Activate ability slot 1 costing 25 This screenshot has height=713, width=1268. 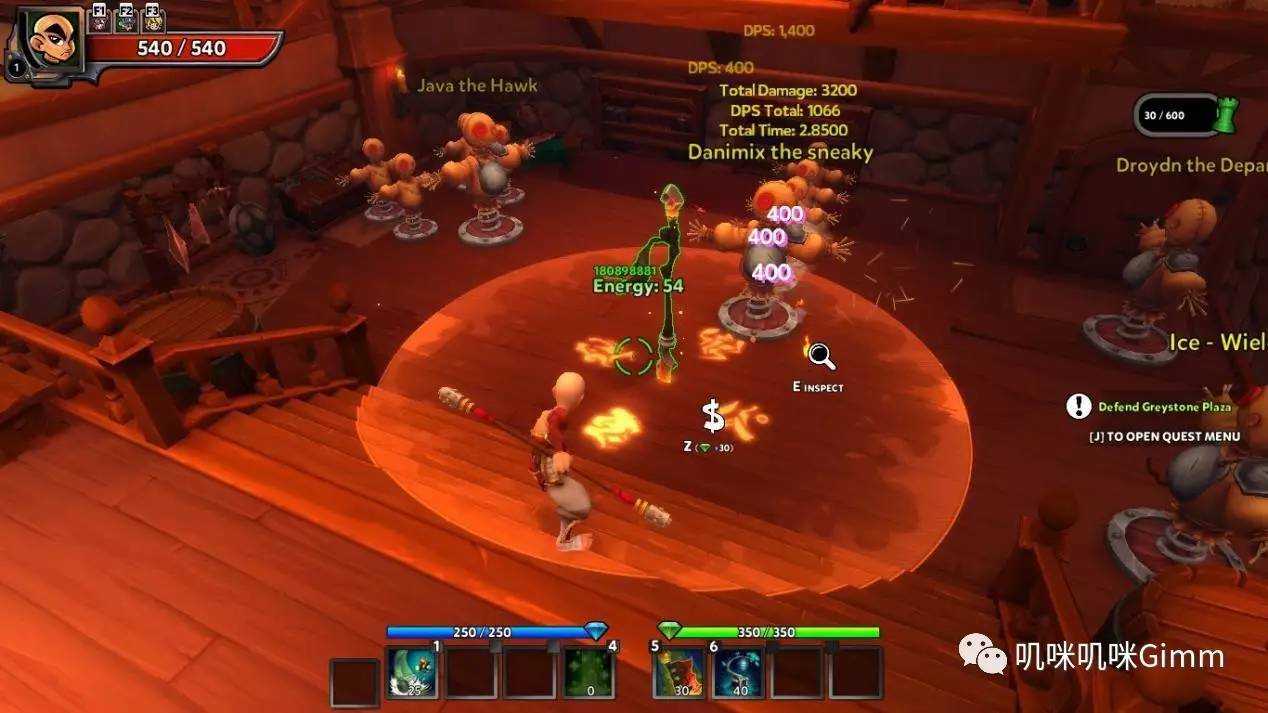(413, 672)
